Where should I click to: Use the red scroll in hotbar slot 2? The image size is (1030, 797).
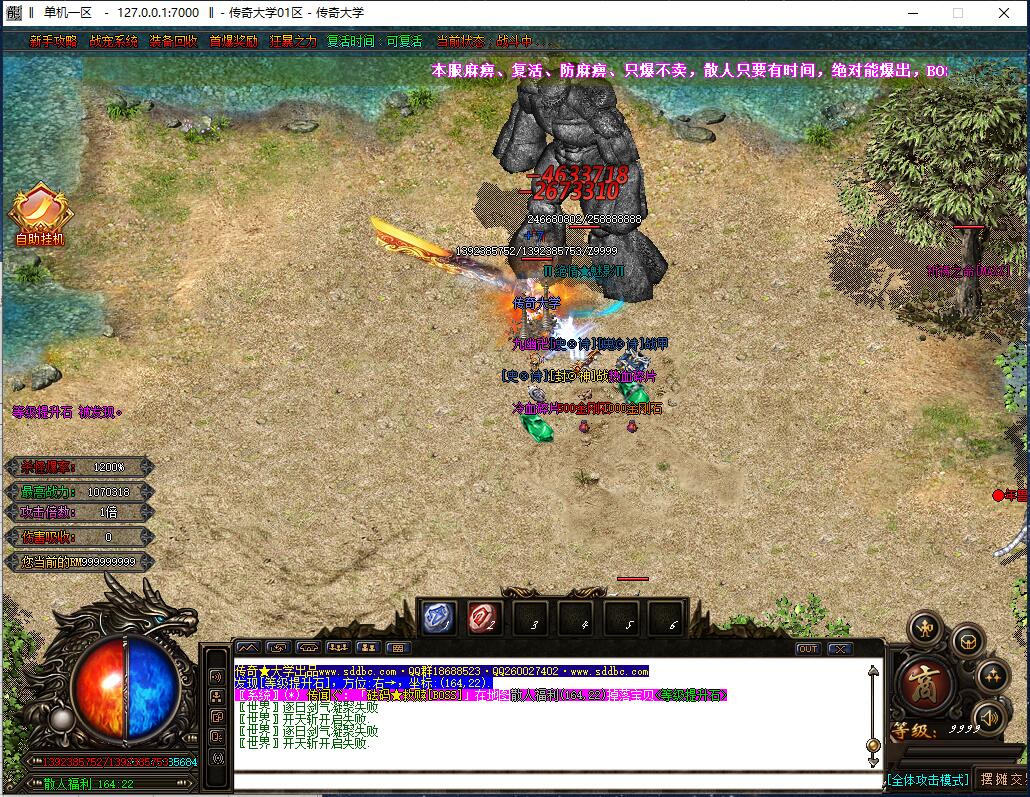point(484,617)
